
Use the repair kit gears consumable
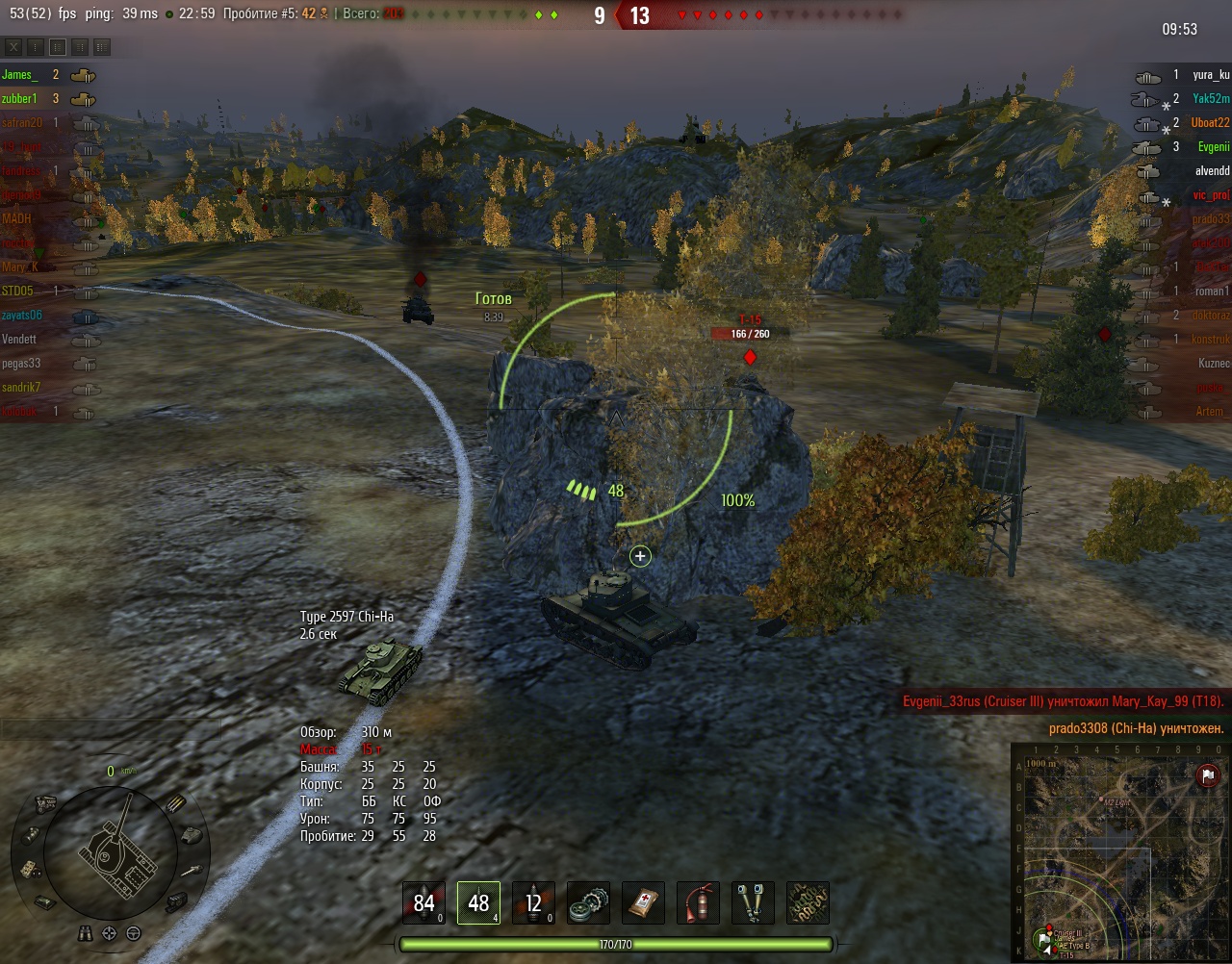588,902
